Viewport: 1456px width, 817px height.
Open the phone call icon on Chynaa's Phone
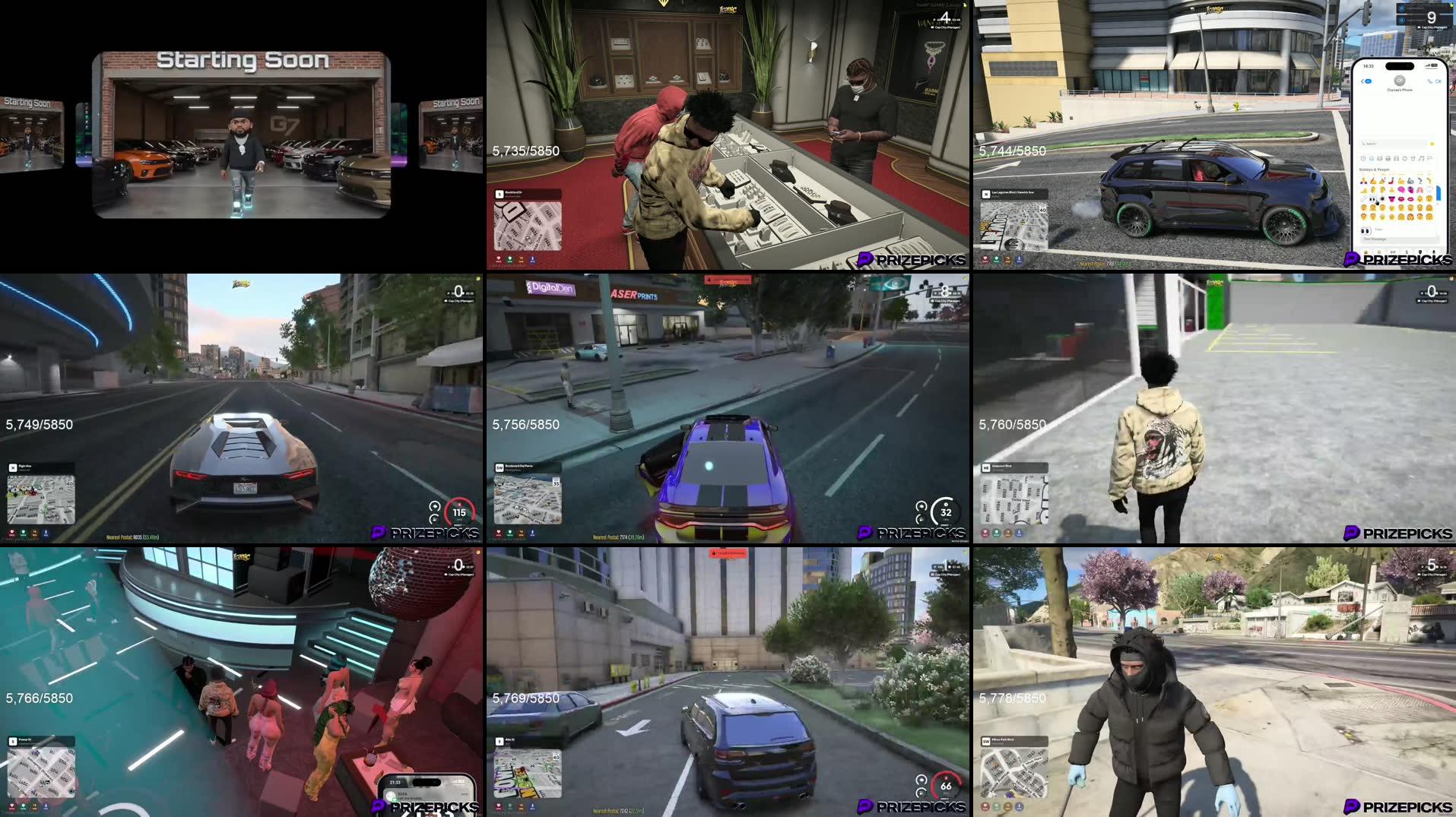[1429, 81]
